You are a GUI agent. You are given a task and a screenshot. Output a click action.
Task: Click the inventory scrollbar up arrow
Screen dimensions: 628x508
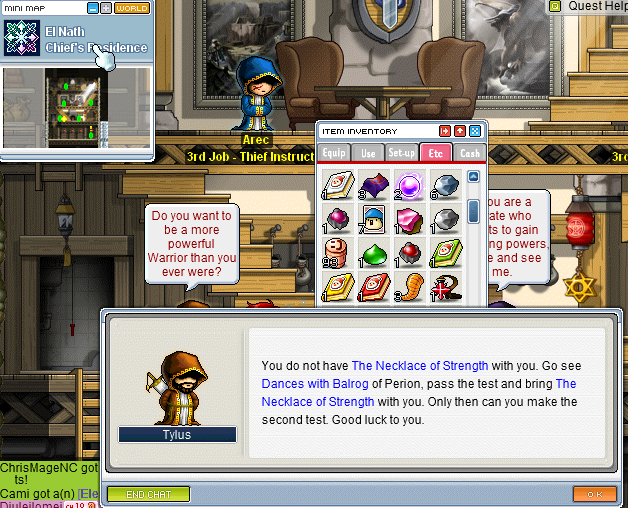[474, 177]
